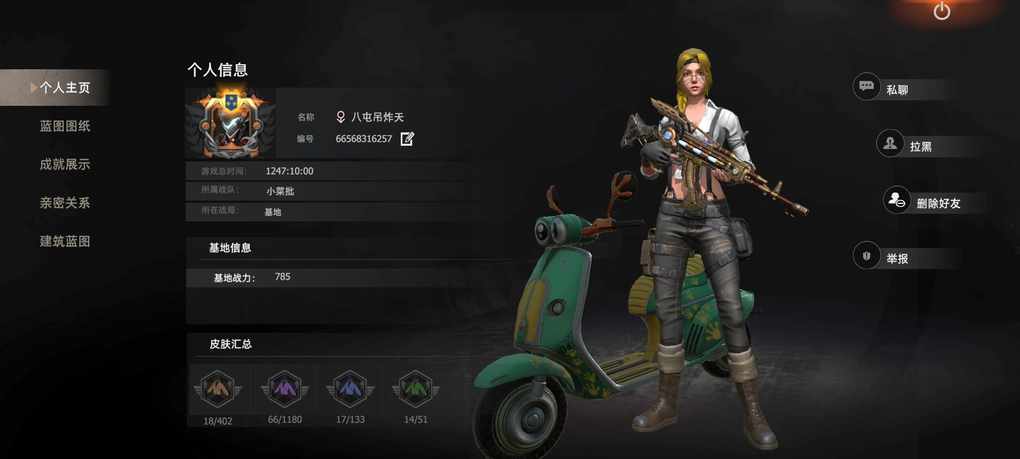
Task: Select the orange skin tier showing 18/402
Action: [x=217, y=389]
